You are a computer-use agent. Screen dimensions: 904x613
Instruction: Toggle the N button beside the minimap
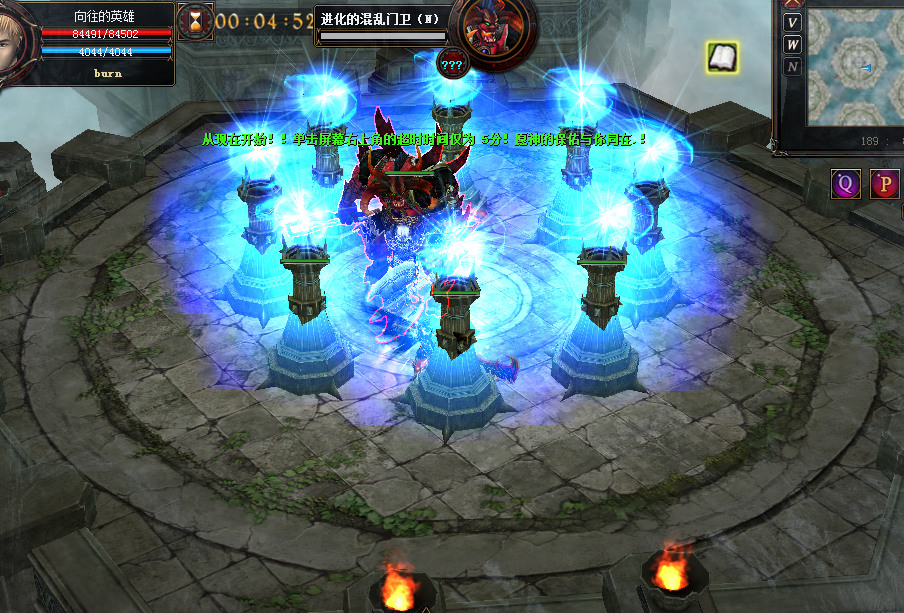click(792, 67)
